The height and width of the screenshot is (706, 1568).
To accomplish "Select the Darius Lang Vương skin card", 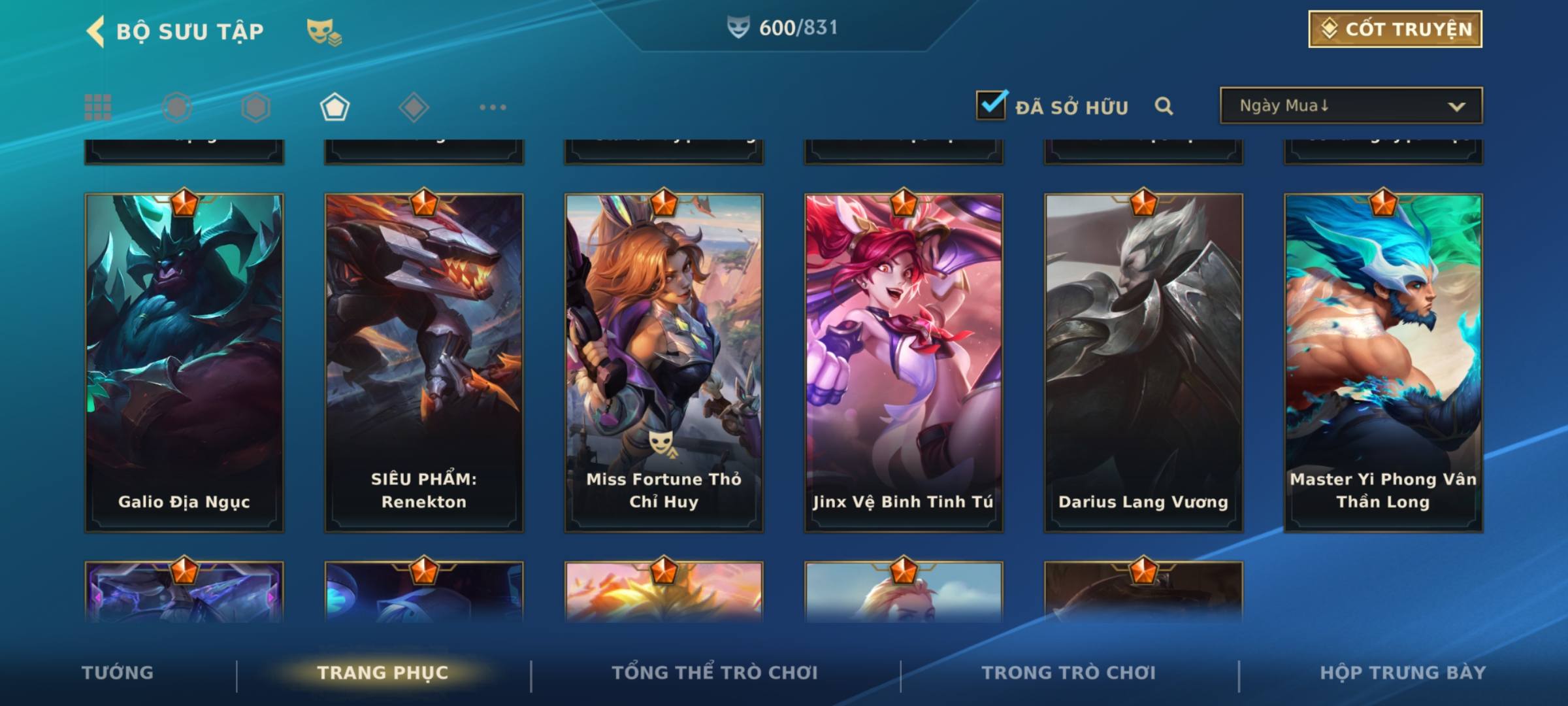I will (1143, 363).
